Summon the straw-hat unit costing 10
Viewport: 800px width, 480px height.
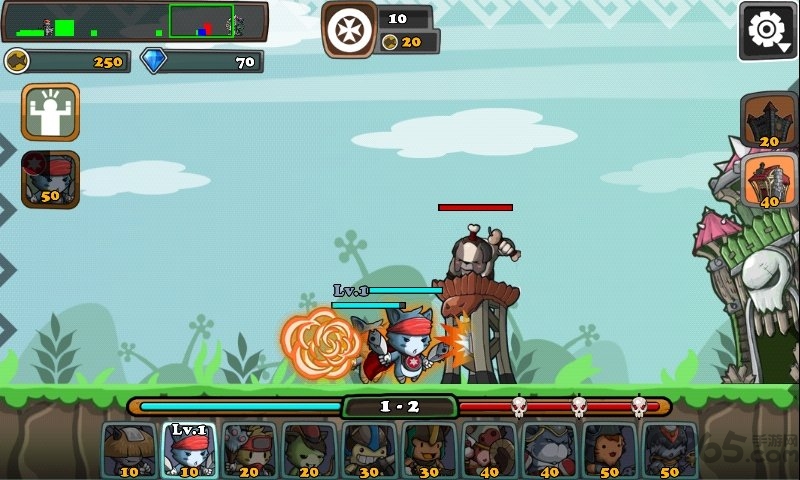tap(129, 450)
